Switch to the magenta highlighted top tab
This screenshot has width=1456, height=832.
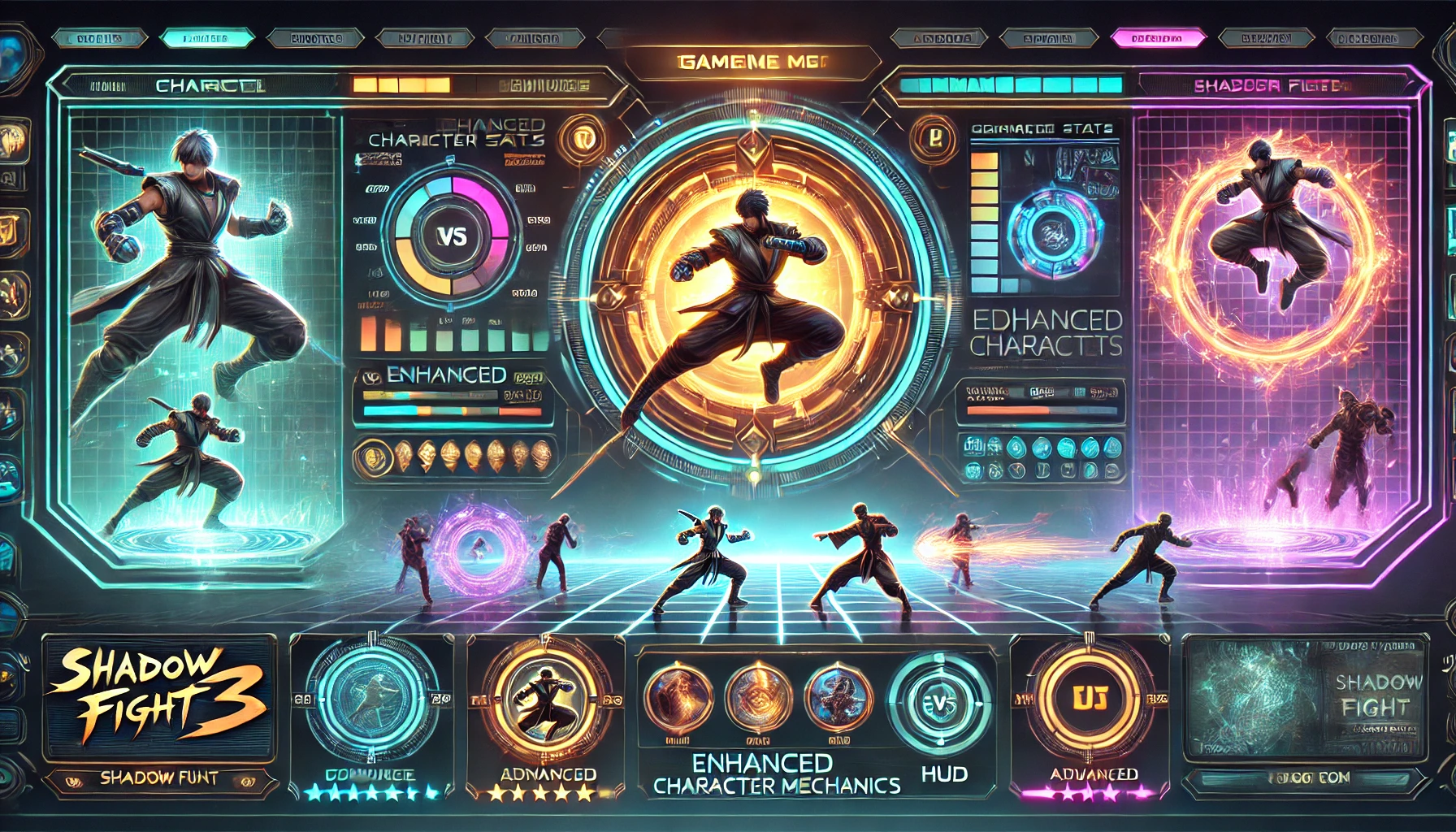pos(1156,37)
